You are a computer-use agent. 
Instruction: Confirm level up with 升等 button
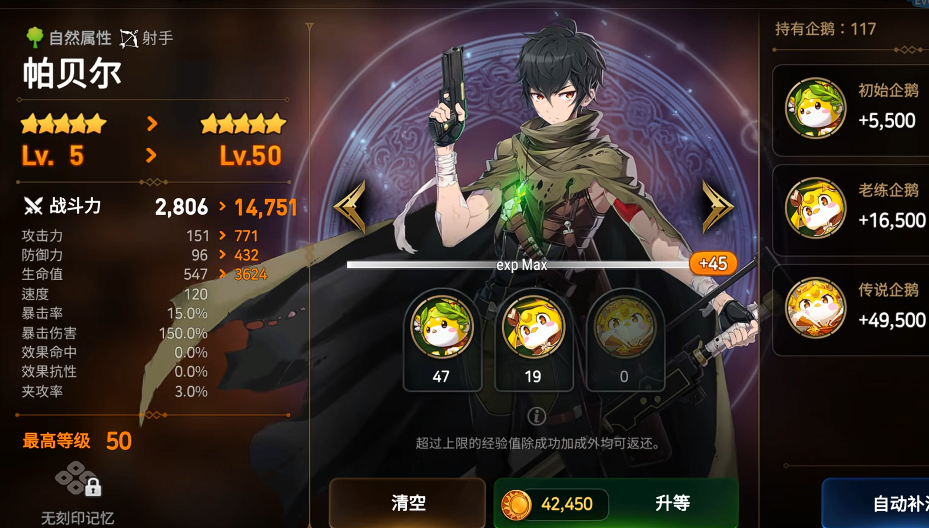click(616, 503)
